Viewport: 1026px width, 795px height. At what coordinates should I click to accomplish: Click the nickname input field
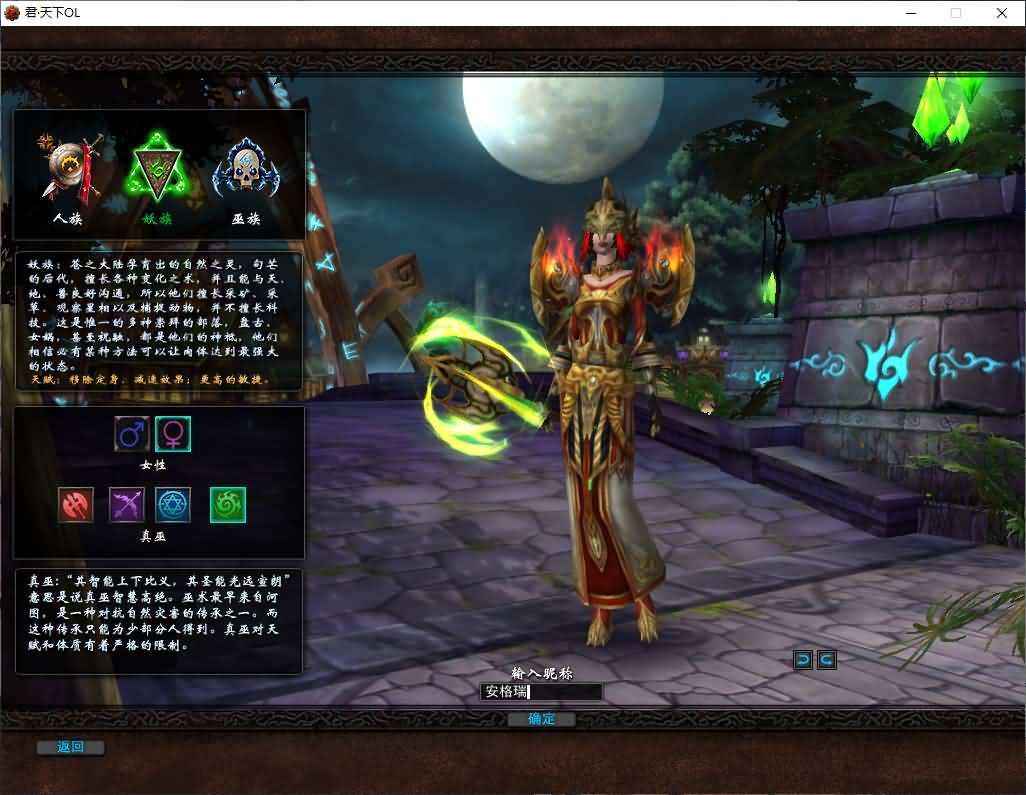tap(542, 692)
